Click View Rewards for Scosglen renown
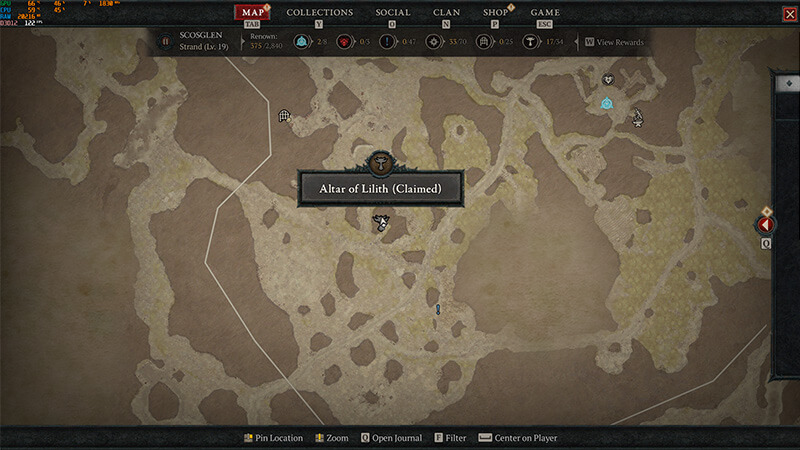The height and width of the screenshot is (450, 800). coord(613,42)
